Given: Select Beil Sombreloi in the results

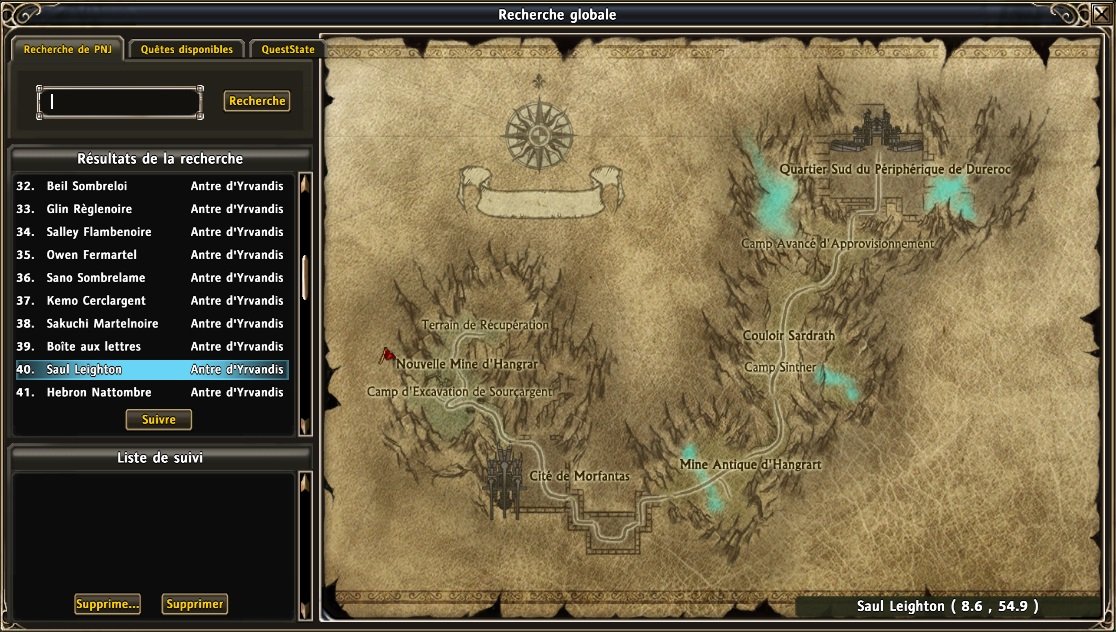Looking at the screenshot, I should pyautogui.click(x=150, y=186).
